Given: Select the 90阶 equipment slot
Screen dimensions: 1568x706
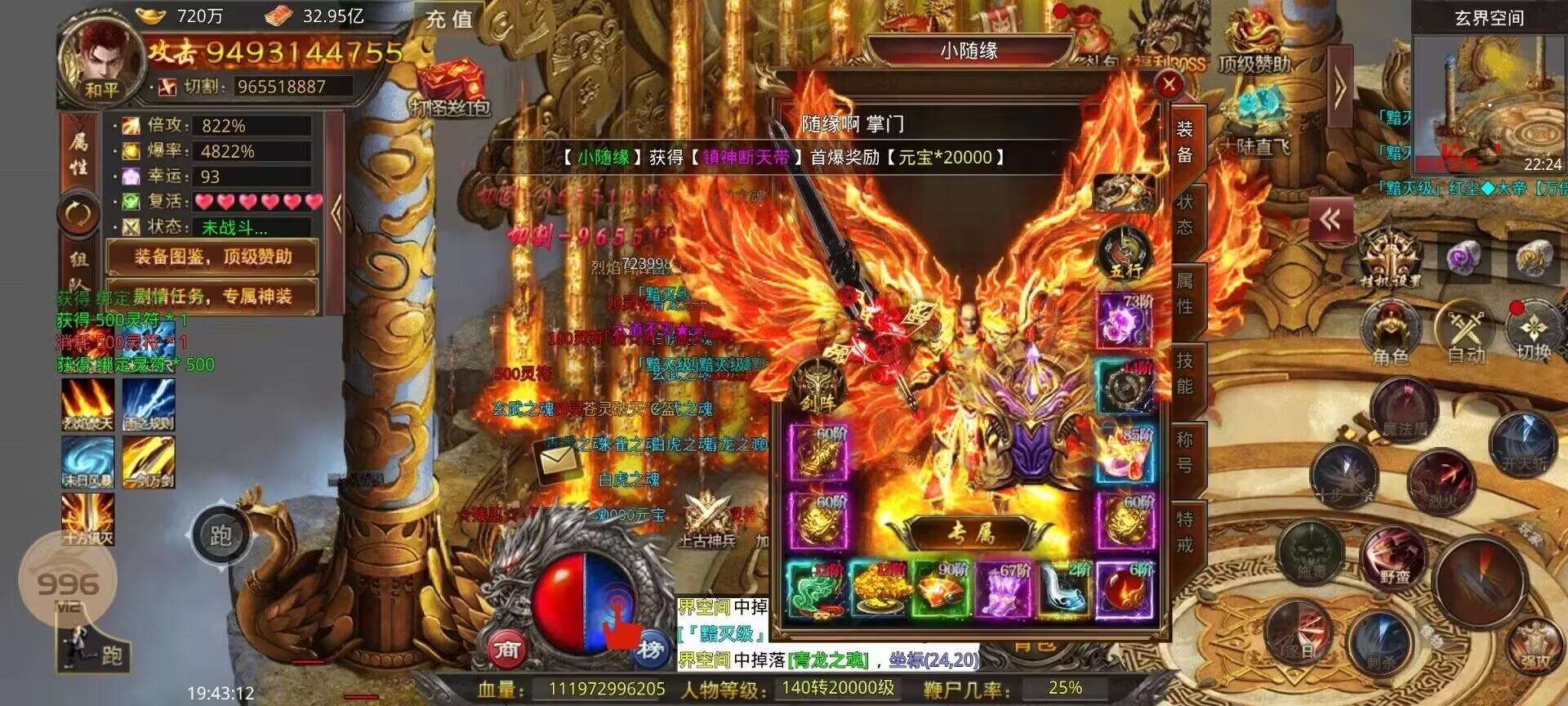Looking at the screenshot, I should [940, 588].
